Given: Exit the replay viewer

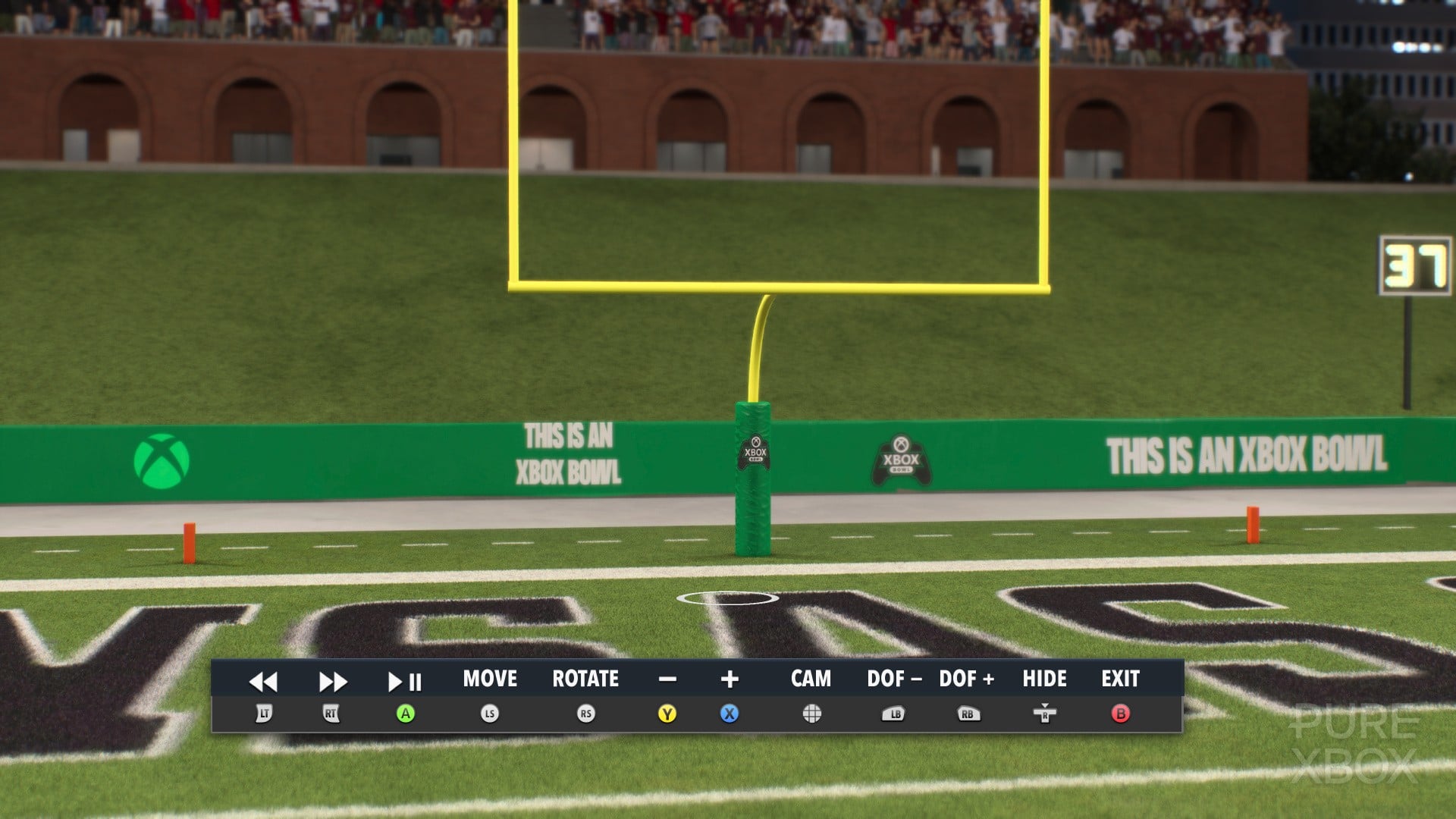Looking at the screenshot, I should point(1120,679).
